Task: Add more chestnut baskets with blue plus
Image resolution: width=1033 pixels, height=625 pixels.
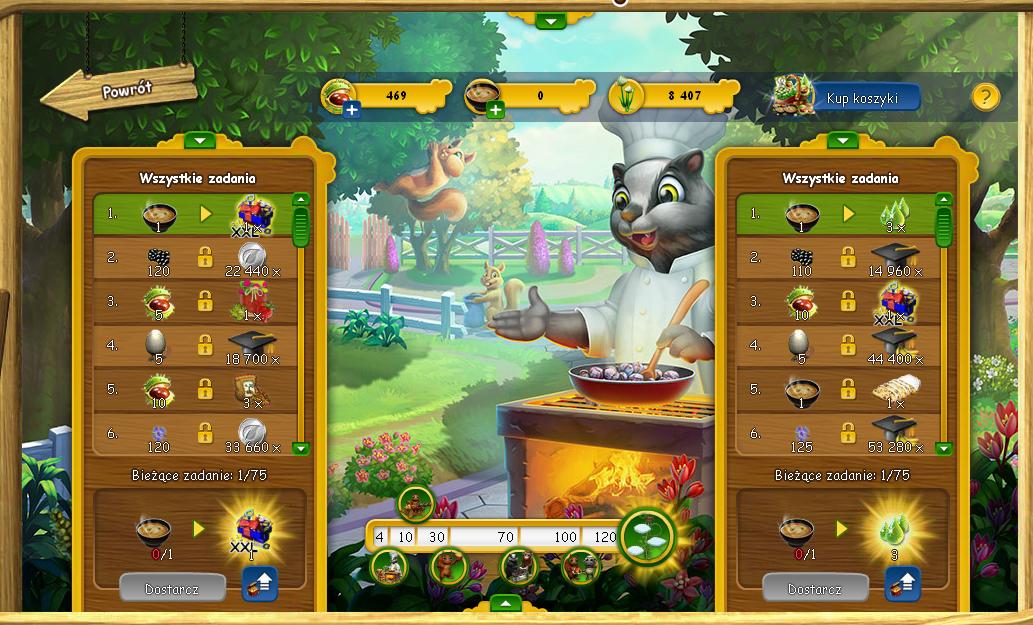Action: pyautogui.click(x=352, y=109)
